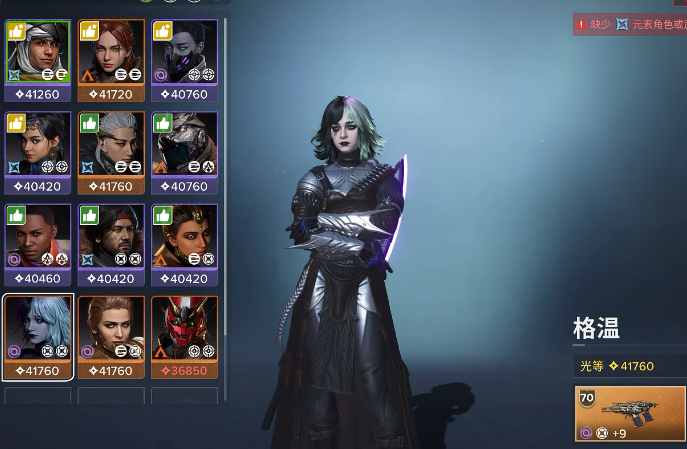Choose the grey-haired man character portrait
Screen dimensions: 687x449
(x=111, y=144)
